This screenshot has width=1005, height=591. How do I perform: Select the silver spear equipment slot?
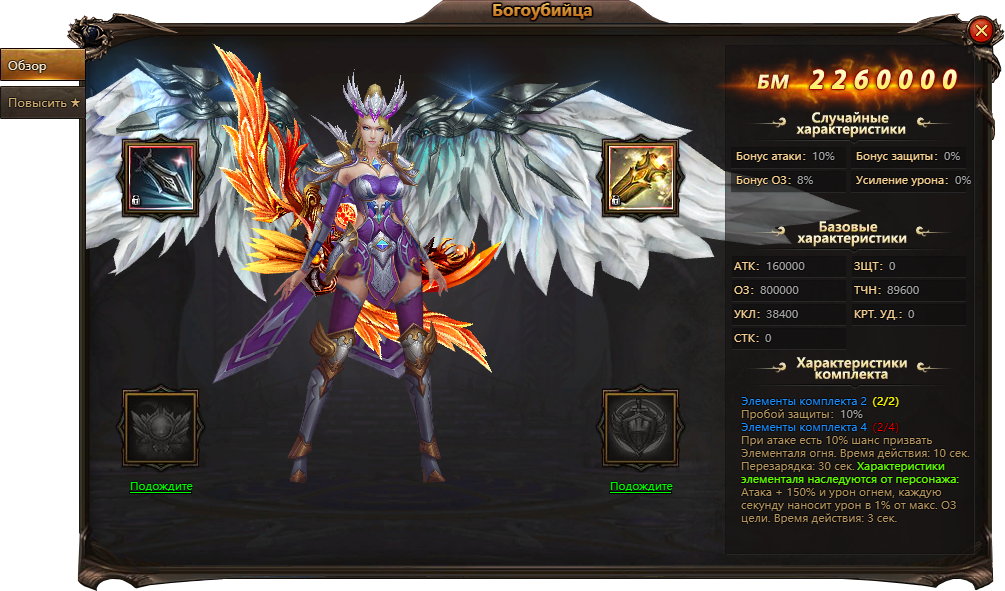[x=161, y=176]
